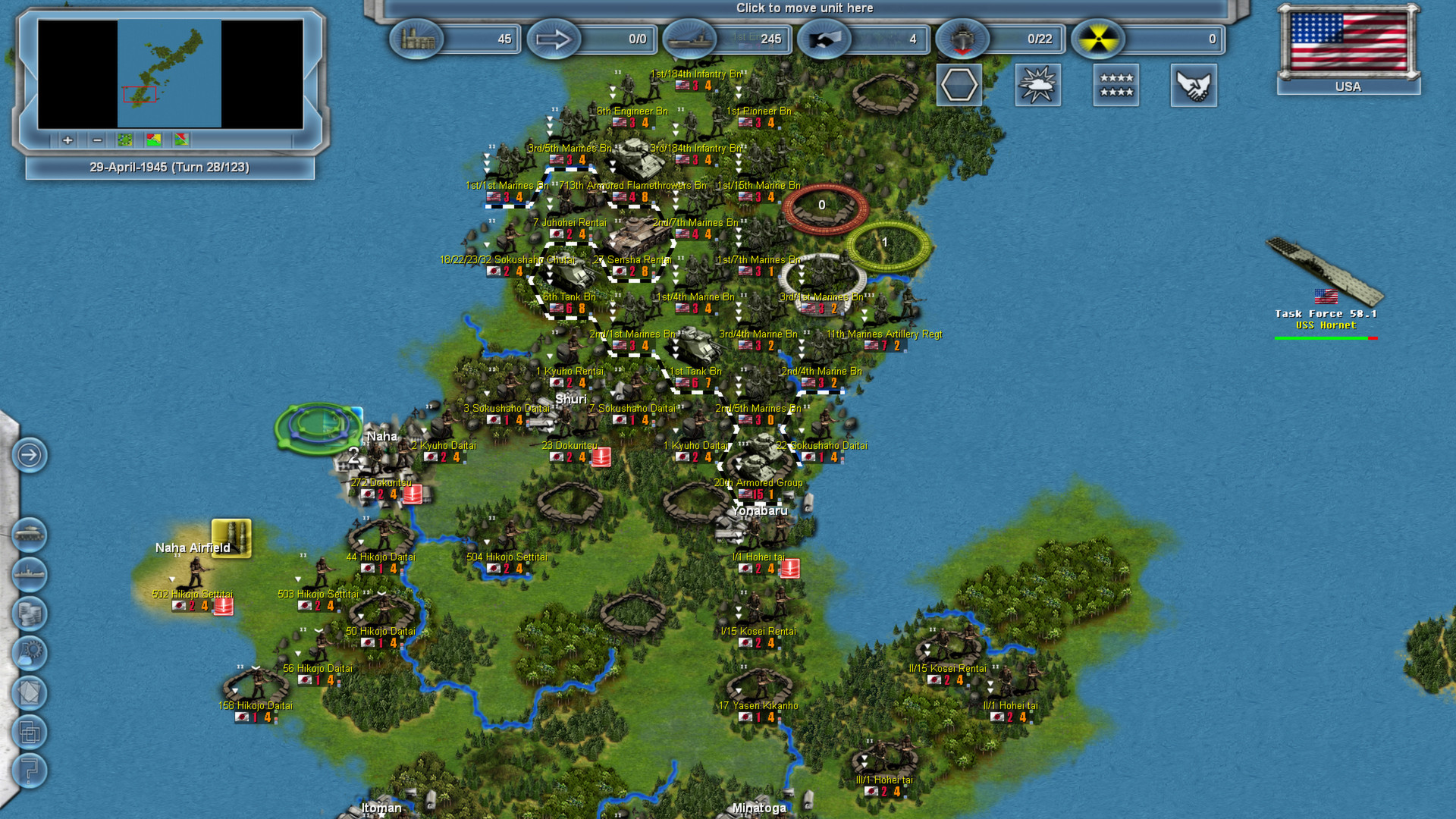This screenshot has height=819, width=1456.
Task: Expand the layered overlay panels icon
Action: (29, 731)
